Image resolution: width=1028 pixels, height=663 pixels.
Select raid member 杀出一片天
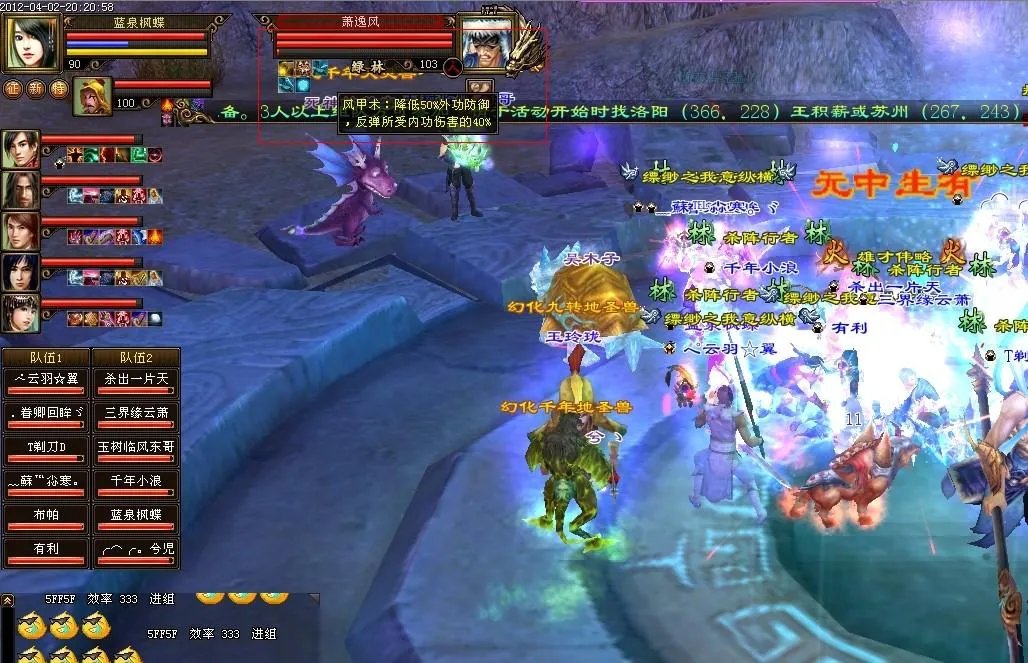[x=136, y=377]
